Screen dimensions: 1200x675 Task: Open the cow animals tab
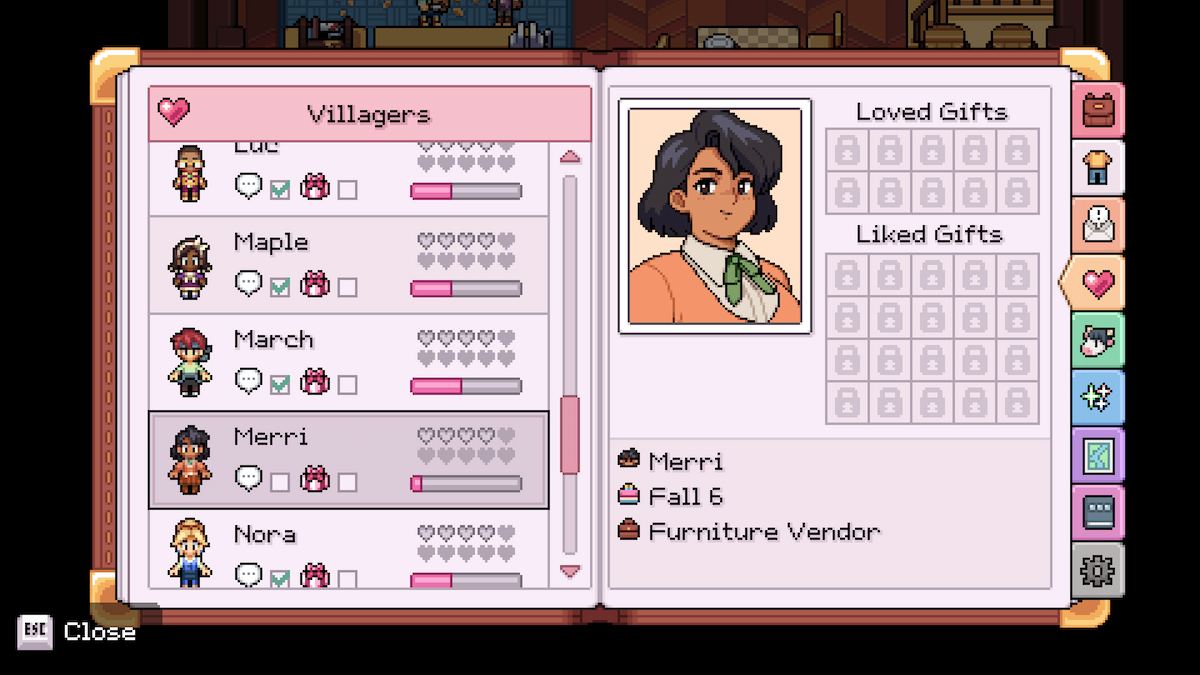1097,341
